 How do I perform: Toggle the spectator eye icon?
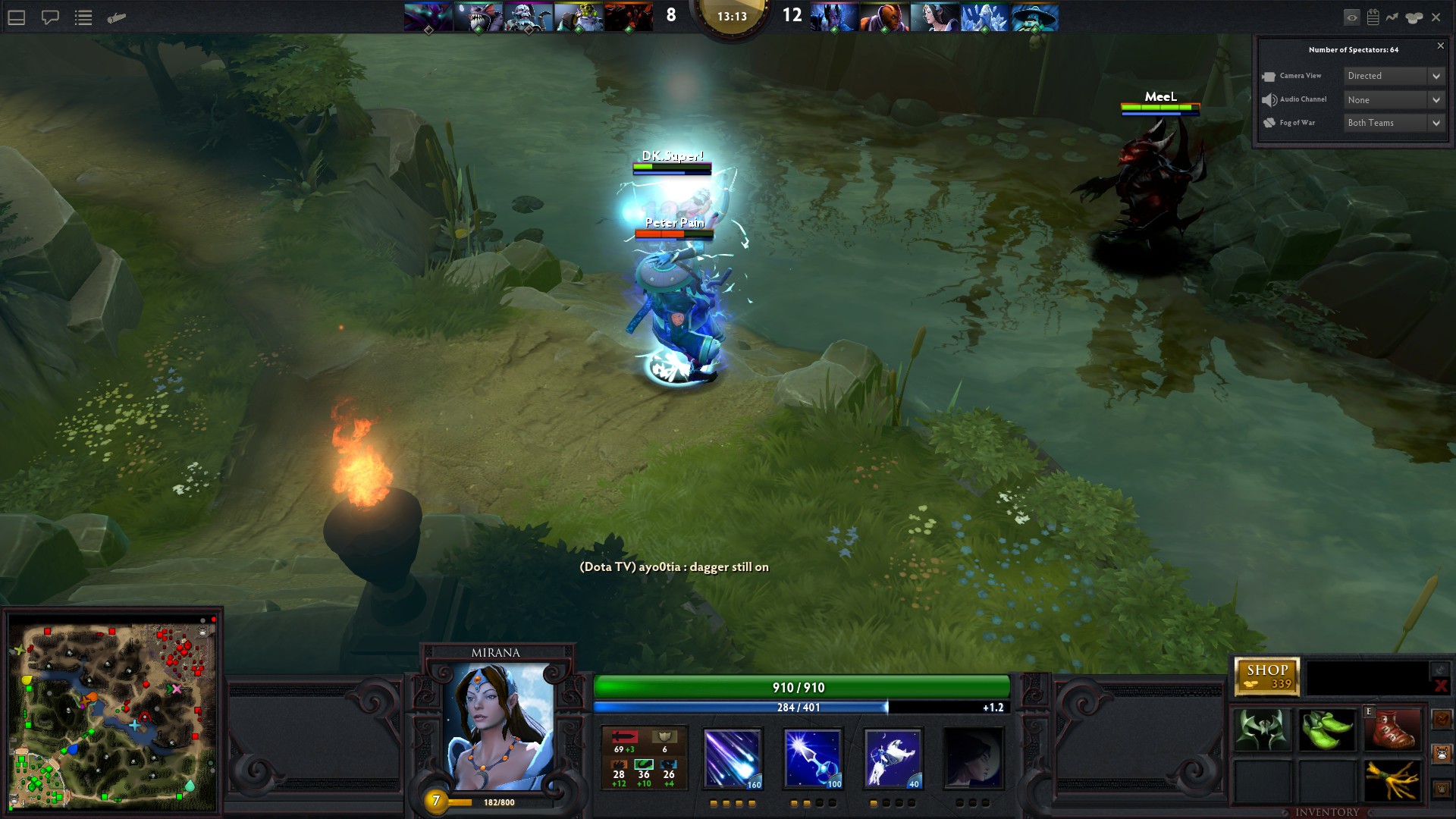tap(1351, 17)
